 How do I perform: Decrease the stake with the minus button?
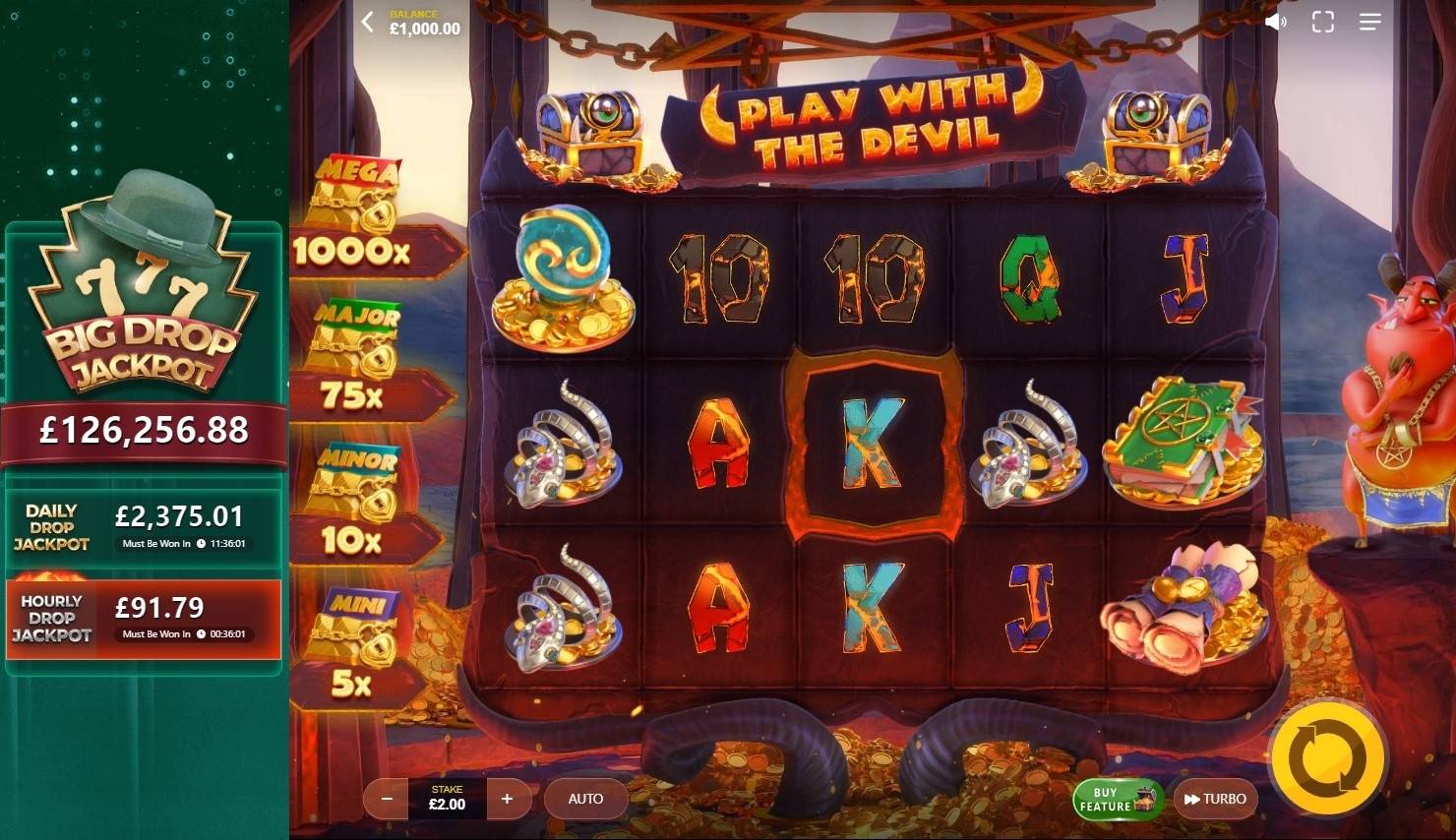(386, 799)
